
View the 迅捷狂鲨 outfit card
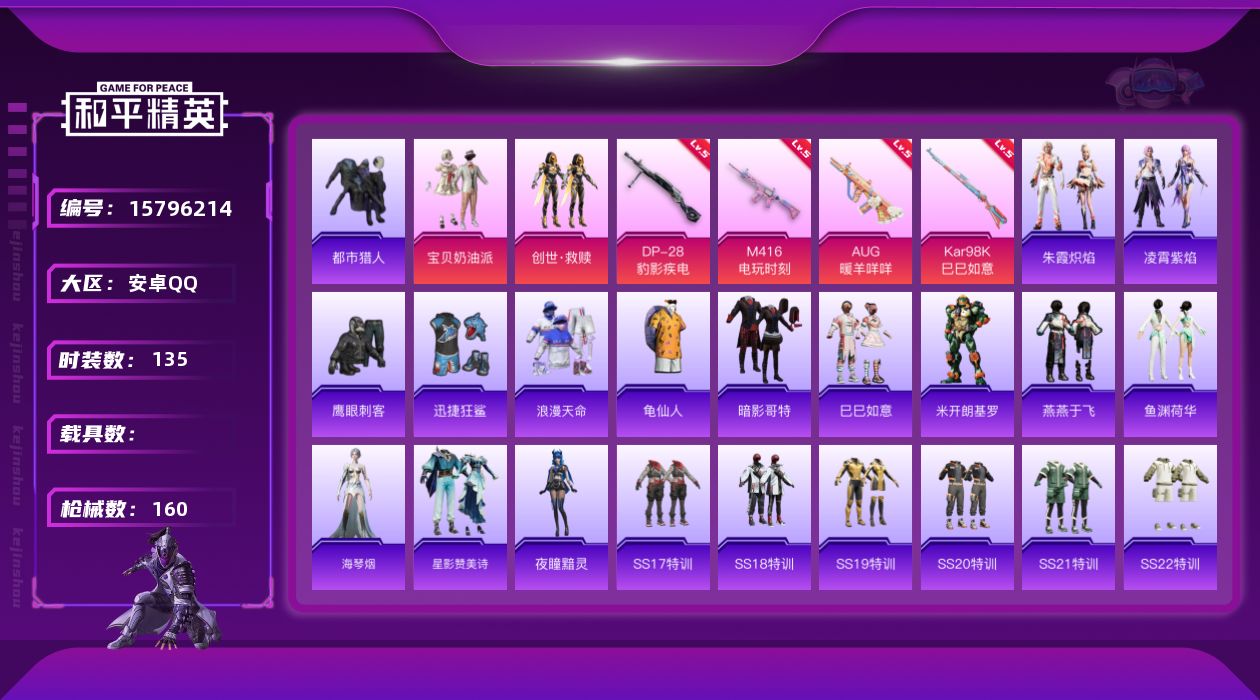tap(460, 364)
